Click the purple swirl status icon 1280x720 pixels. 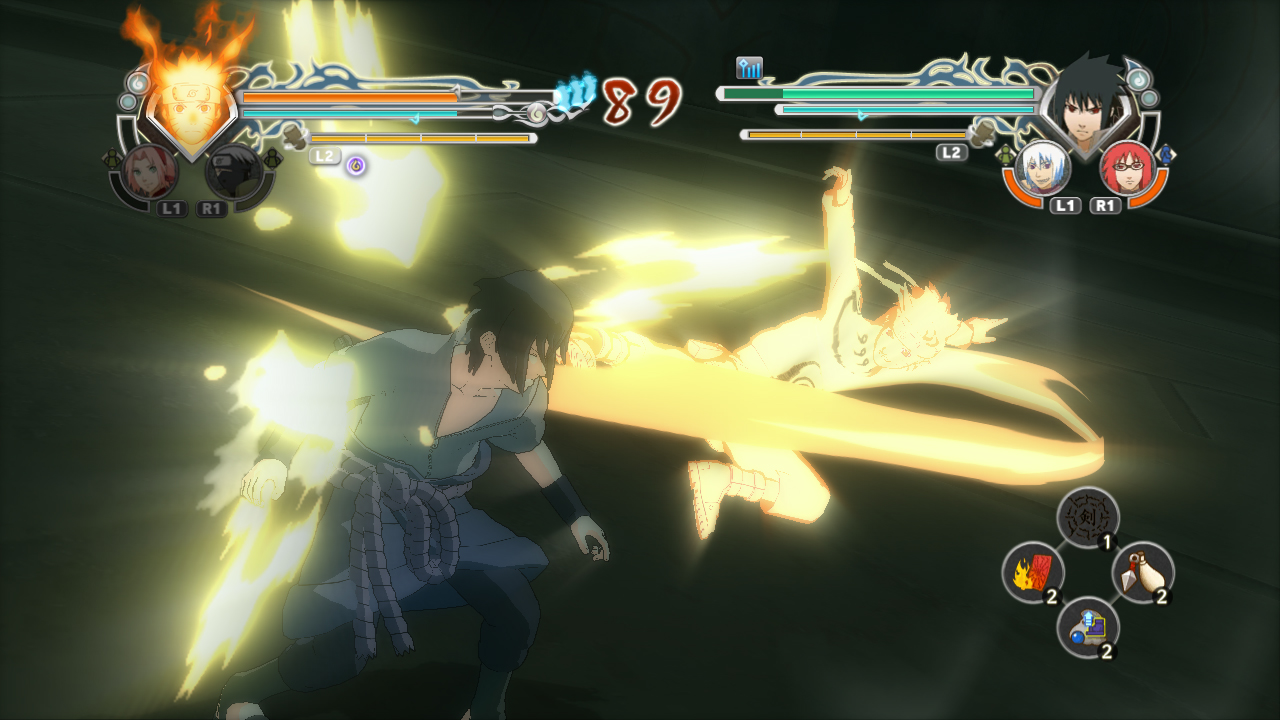point(355,165)
